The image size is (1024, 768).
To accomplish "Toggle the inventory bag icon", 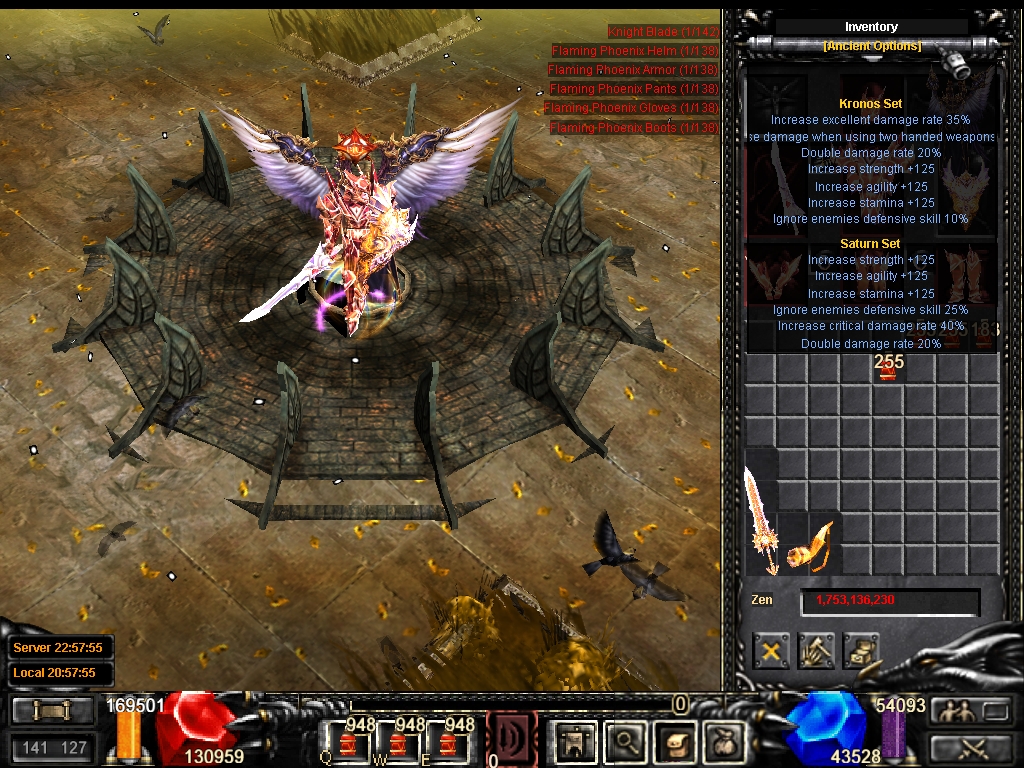I will click(x=722, y=741).
